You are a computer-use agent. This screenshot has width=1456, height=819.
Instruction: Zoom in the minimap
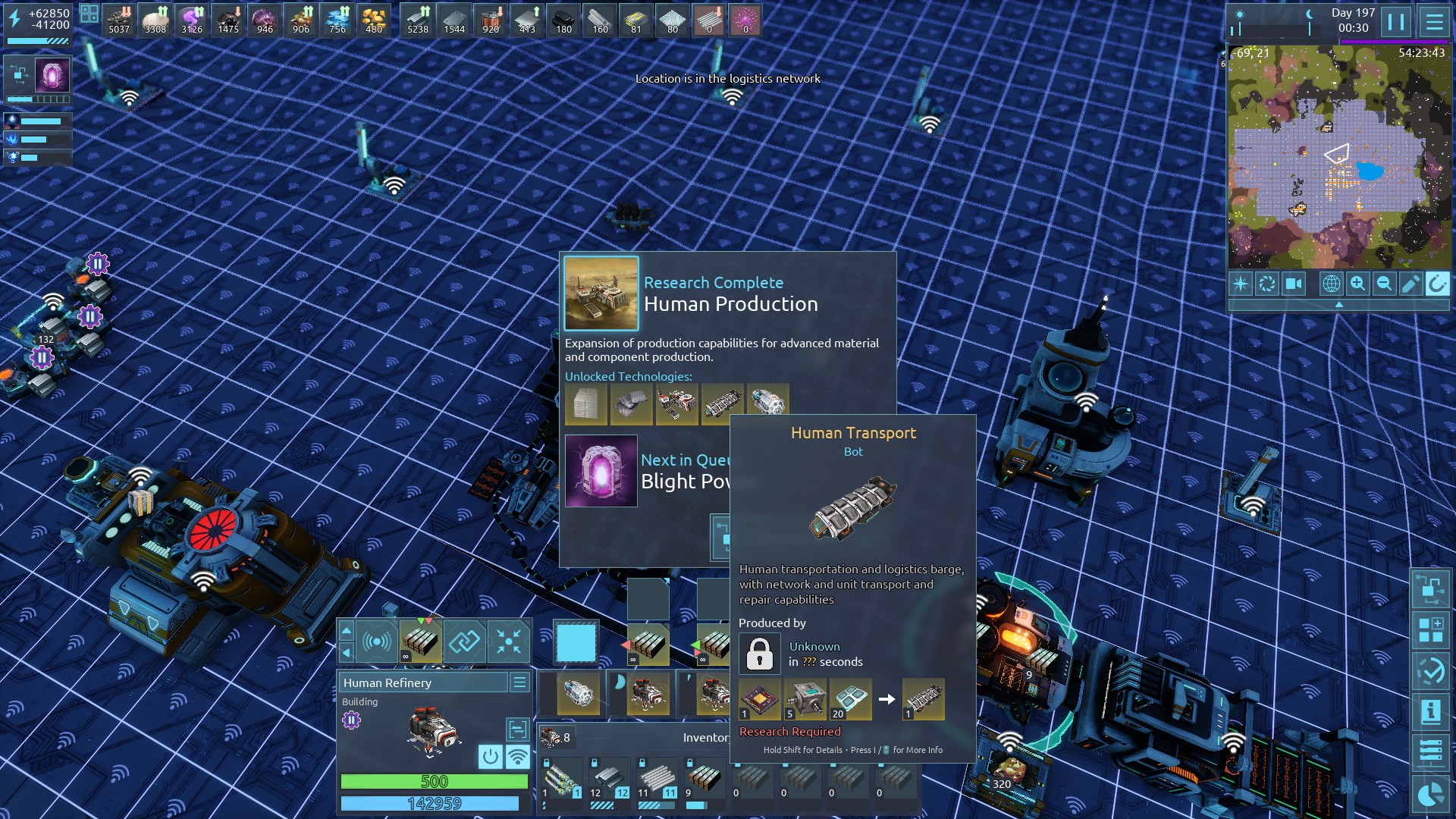click(x=1357, y=284)
